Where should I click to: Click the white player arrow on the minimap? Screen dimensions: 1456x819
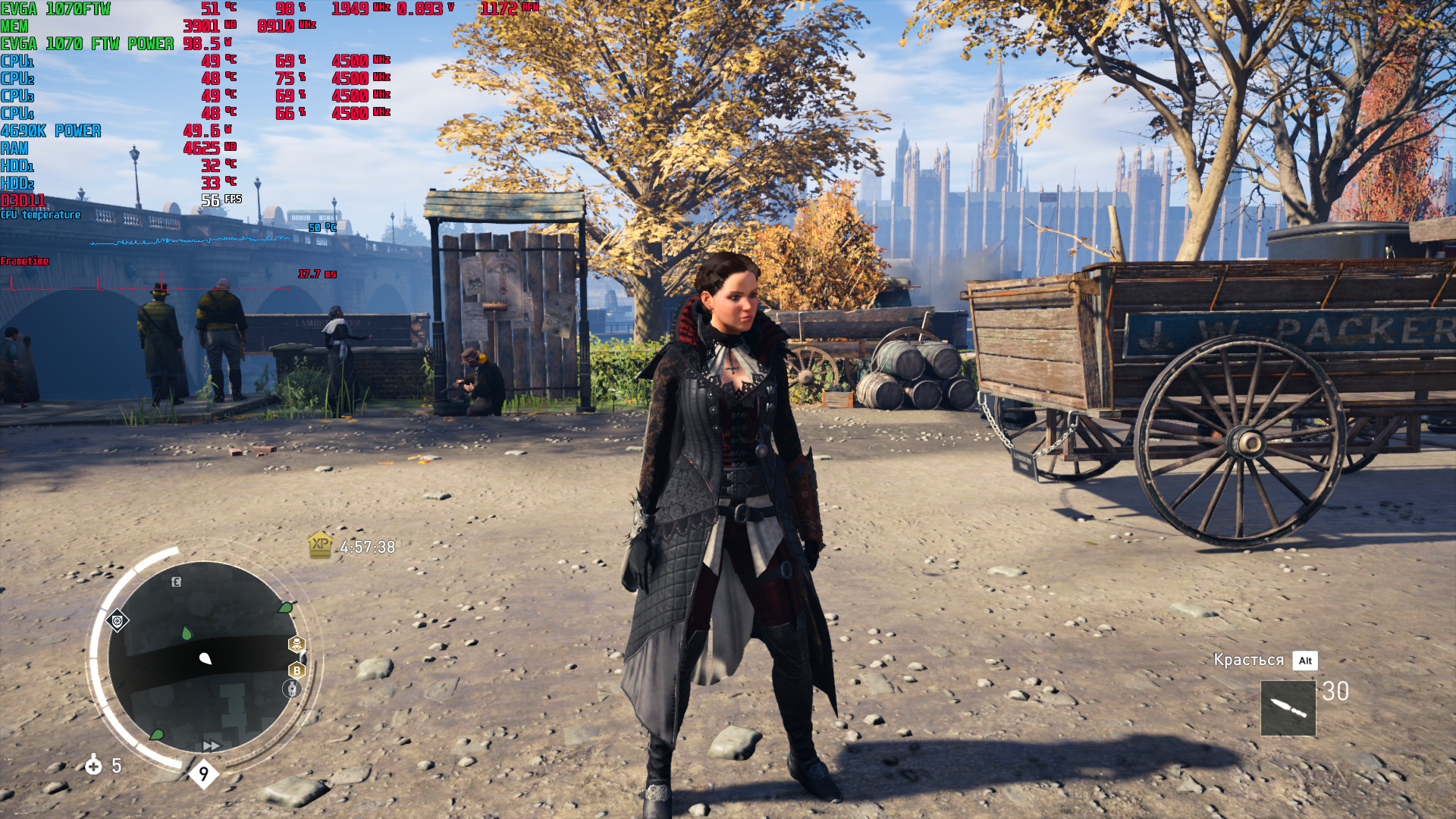[205, 658]
